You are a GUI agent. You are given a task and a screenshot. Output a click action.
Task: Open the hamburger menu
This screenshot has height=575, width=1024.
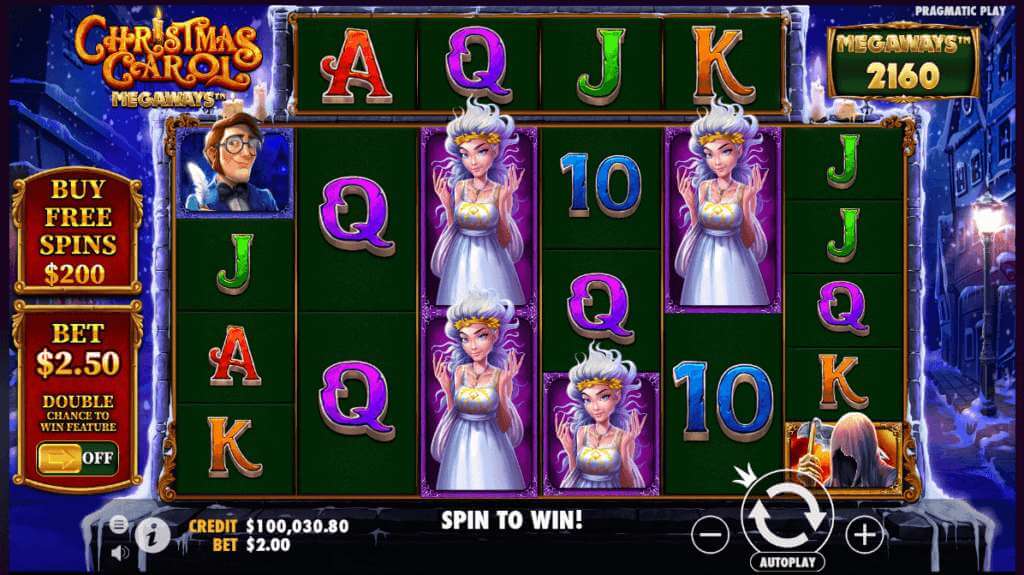[x=120, y=524]
